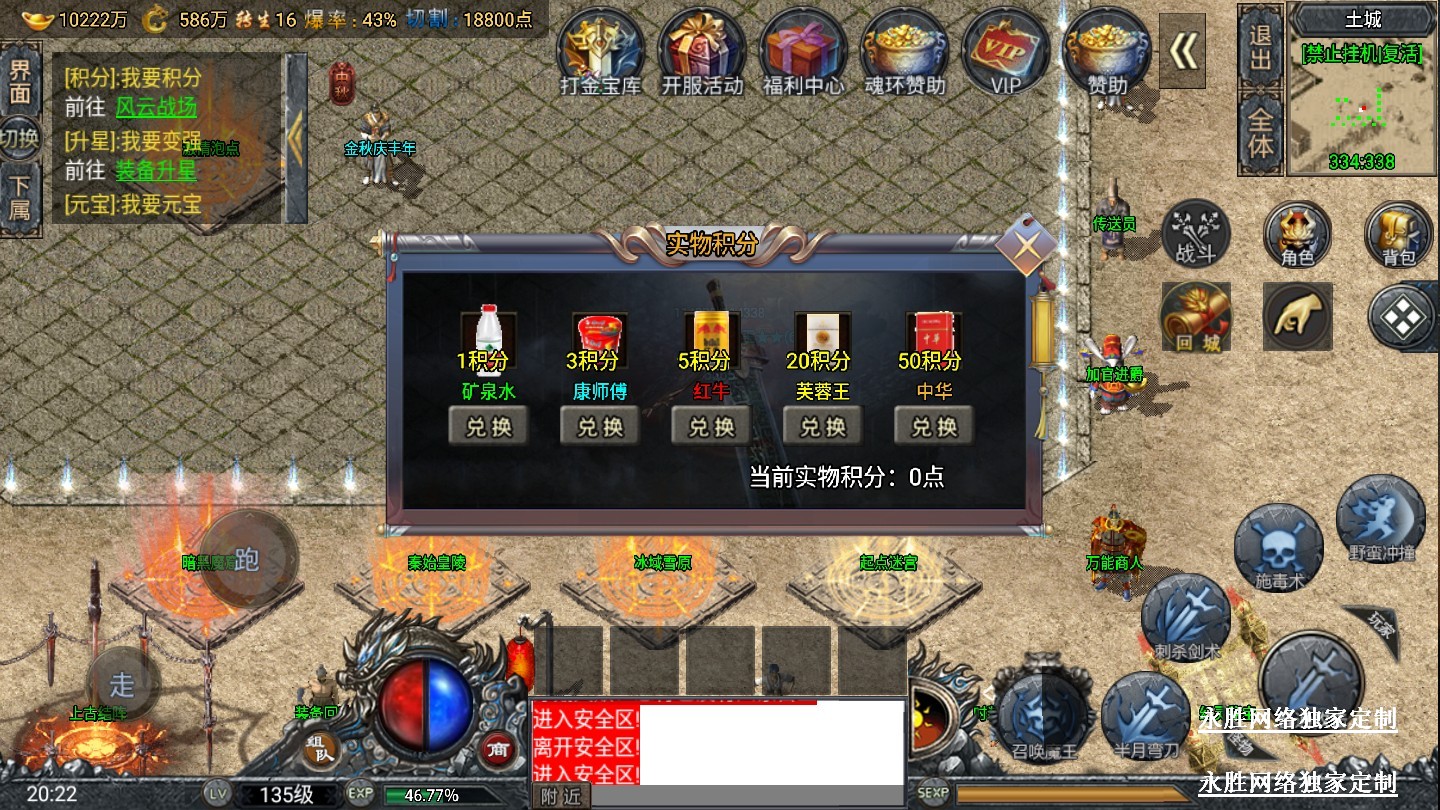Collapse the top icon bar arrow
This screenshot has height=810, width=1440.
coord(1182,52)
